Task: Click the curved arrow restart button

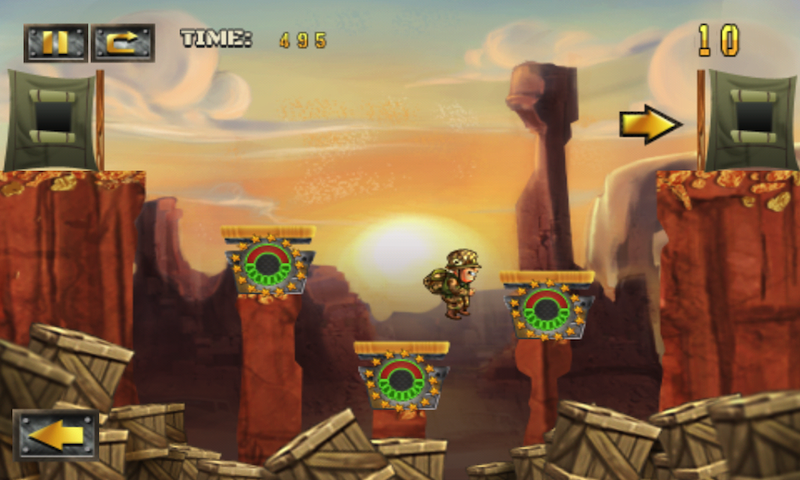Action: click(x=122, y=43)
